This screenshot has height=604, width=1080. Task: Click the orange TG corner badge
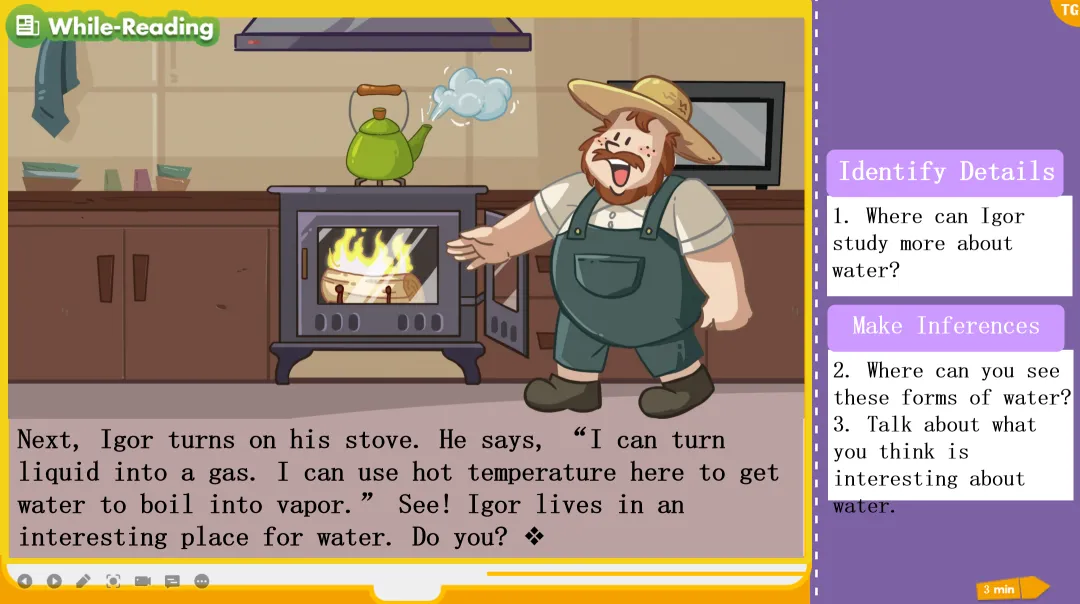[x=1067, y=9]
